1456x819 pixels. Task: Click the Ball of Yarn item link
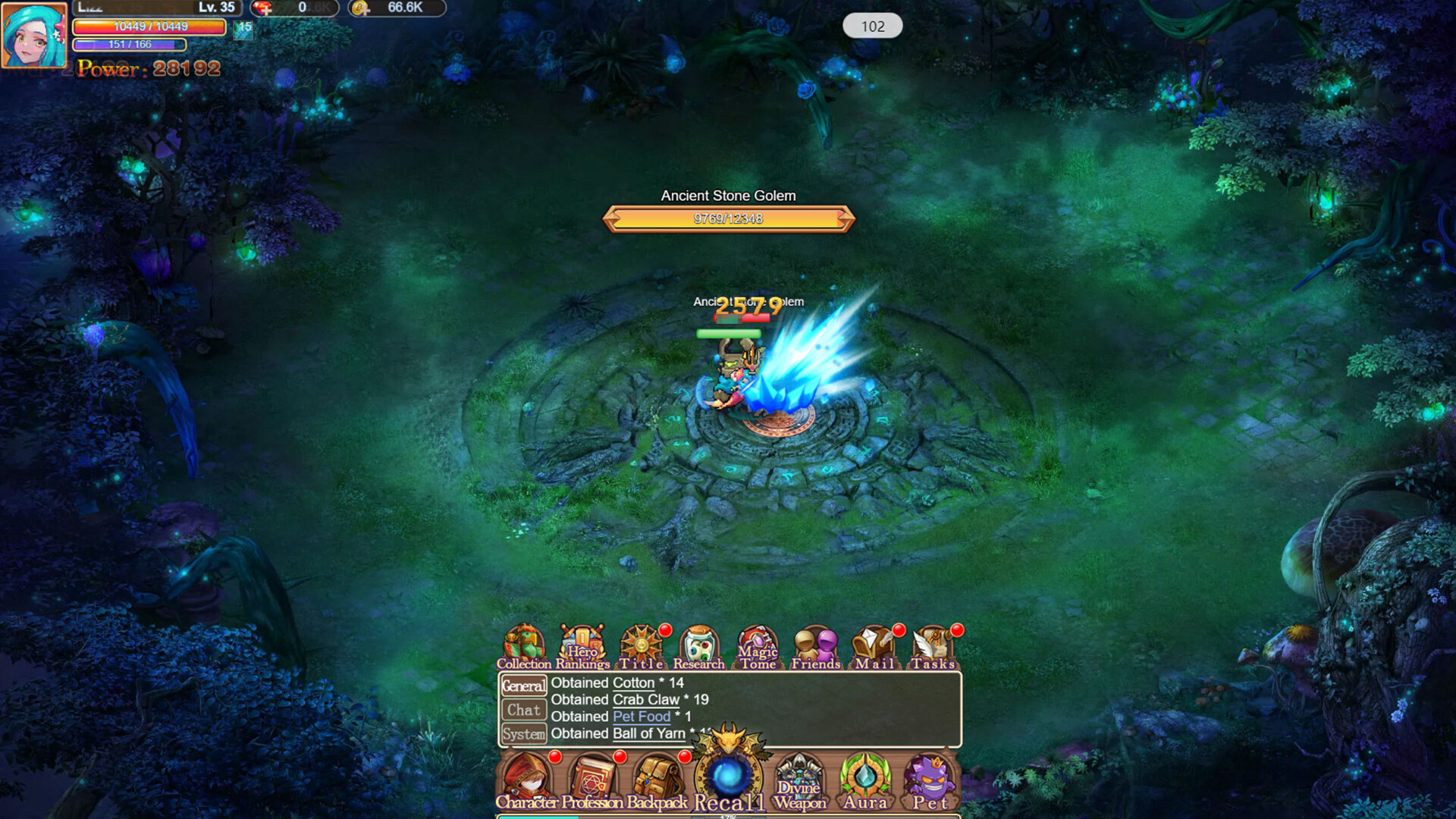(649, 733)
